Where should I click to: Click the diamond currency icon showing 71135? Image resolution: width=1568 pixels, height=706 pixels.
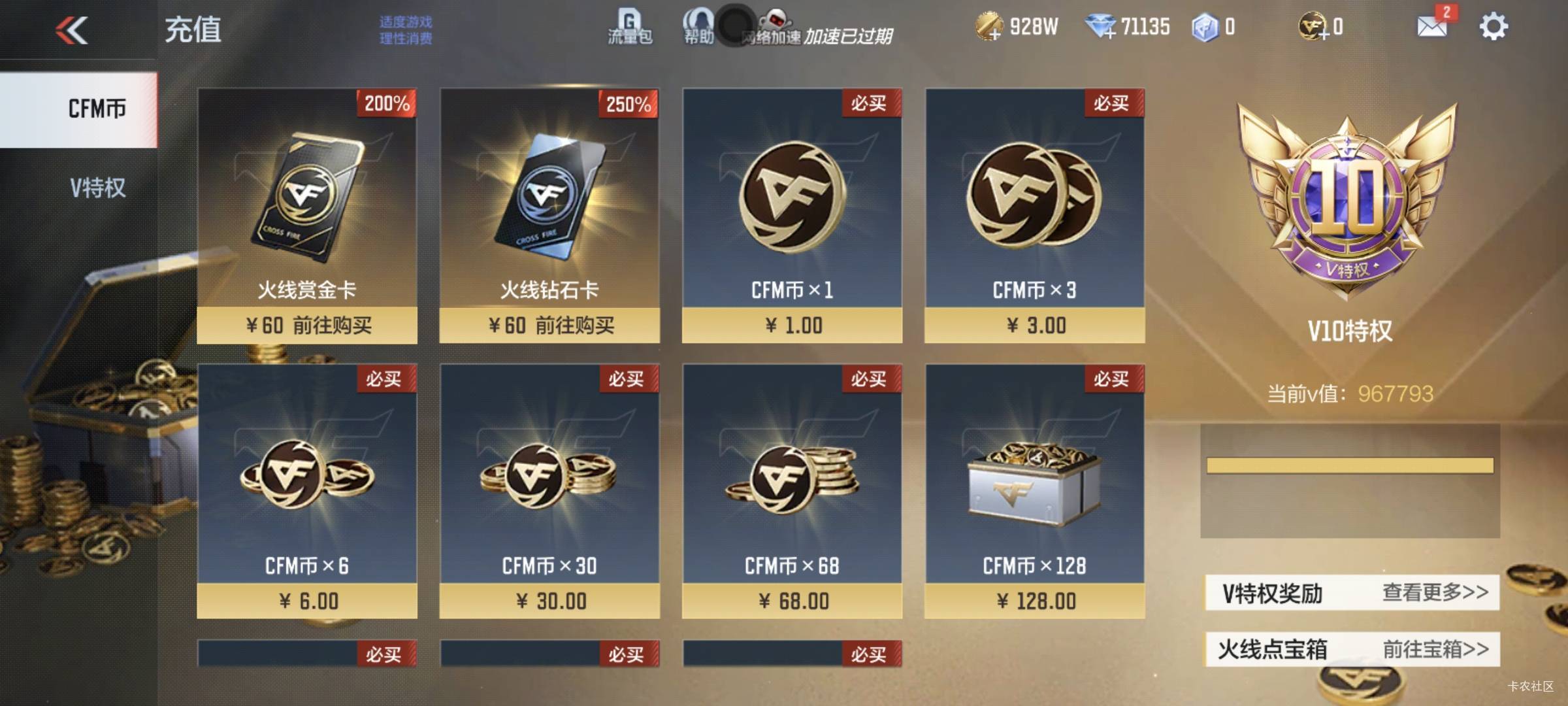1103,25
